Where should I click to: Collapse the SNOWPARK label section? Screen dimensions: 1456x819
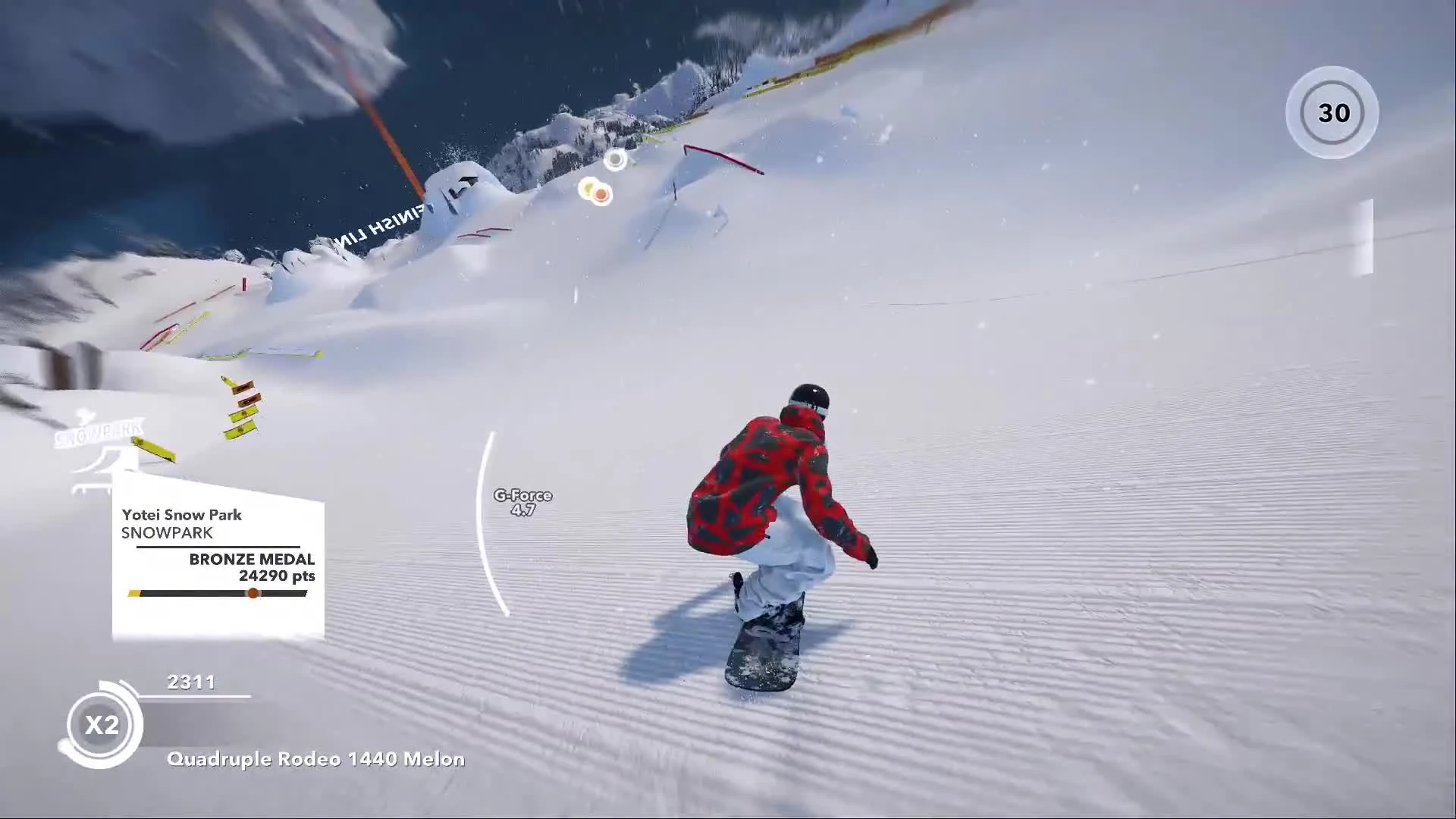tap(165, 533)
